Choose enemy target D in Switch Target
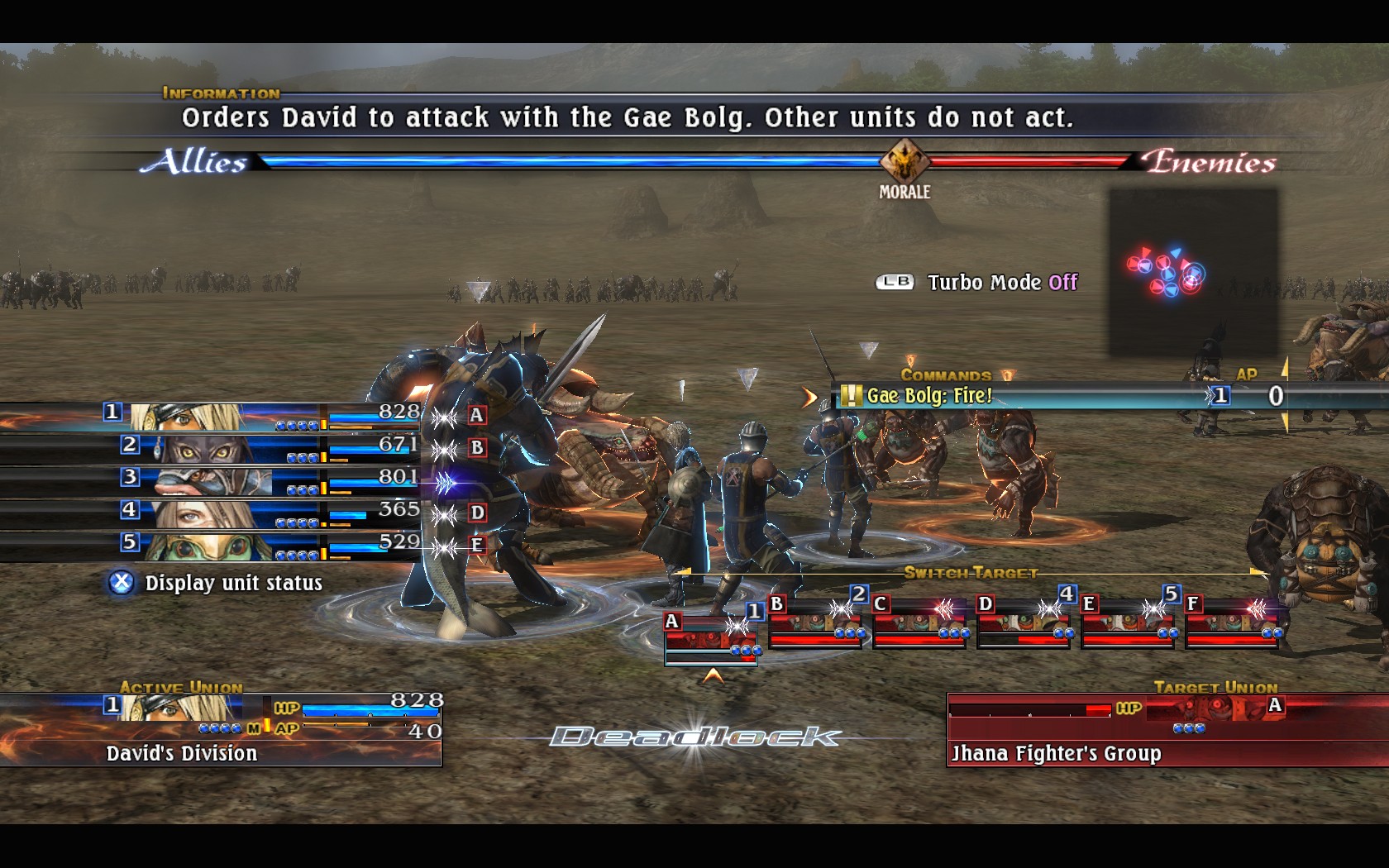The image size is (1389, 868). 1024,622
